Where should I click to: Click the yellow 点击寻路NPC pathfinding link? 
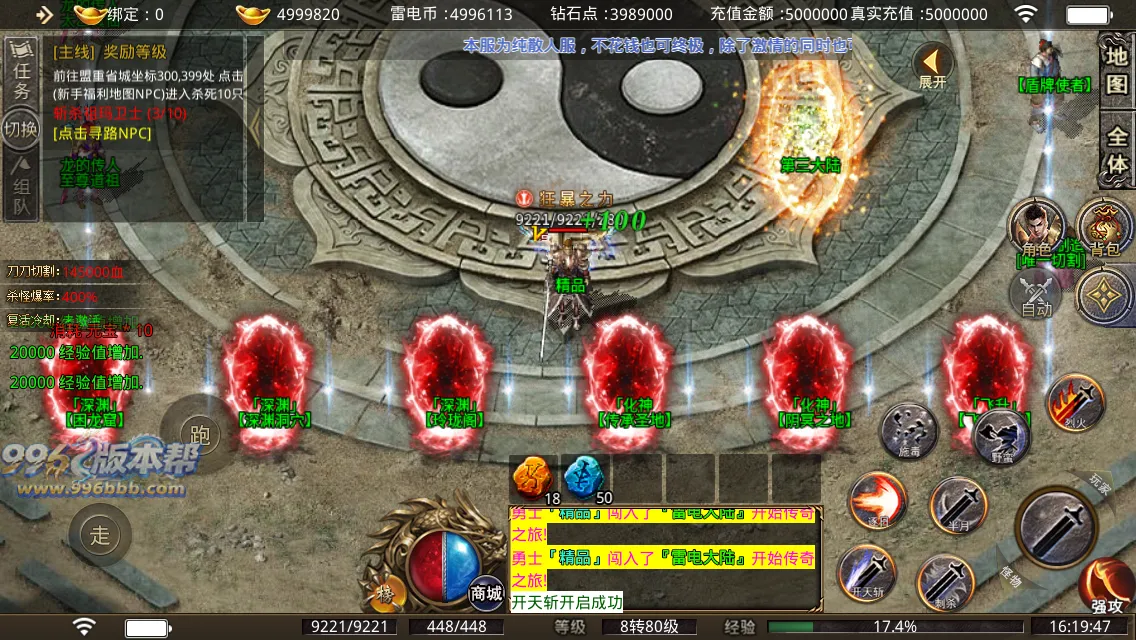click(103, 133)
